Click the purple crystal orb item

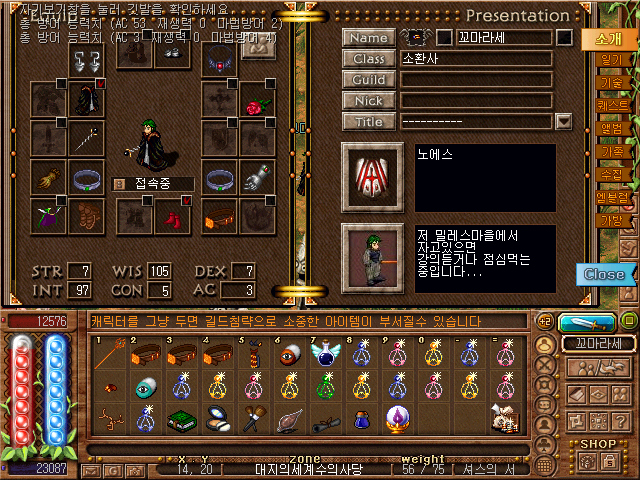click(398, 420)
